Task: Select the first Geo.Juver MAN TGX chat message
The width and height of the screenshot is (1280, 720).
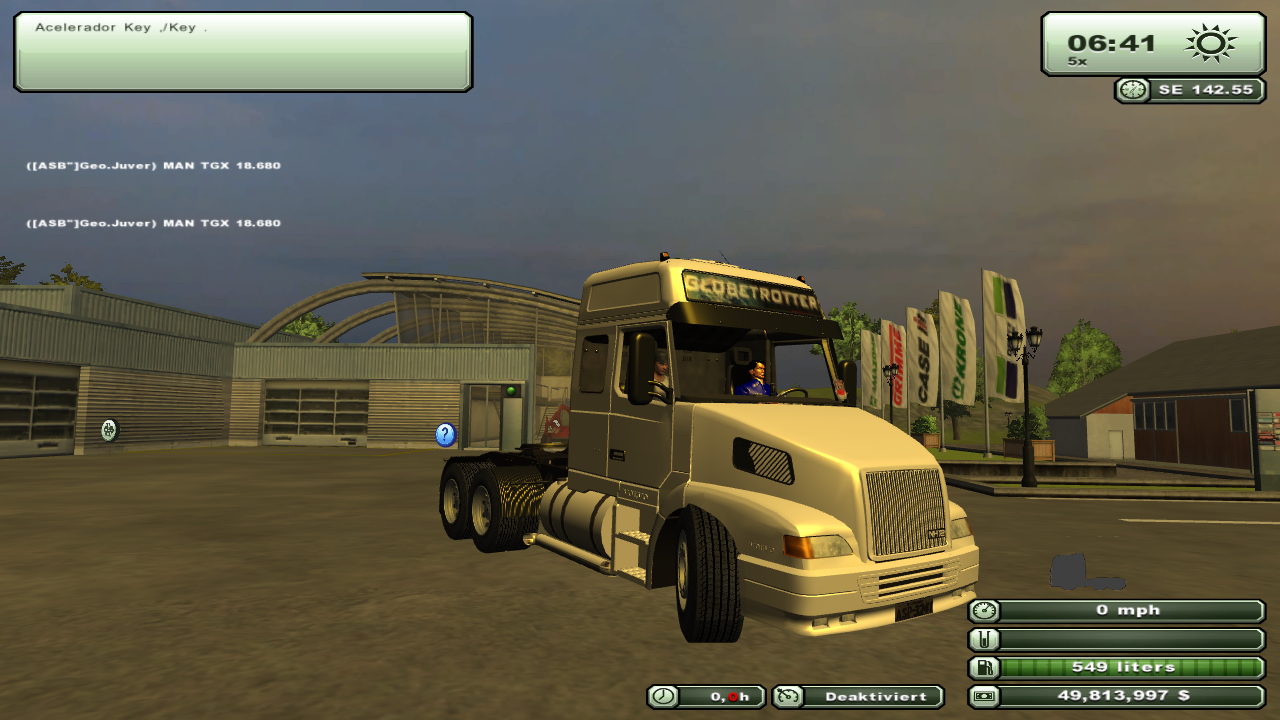Action: [153, 164]
